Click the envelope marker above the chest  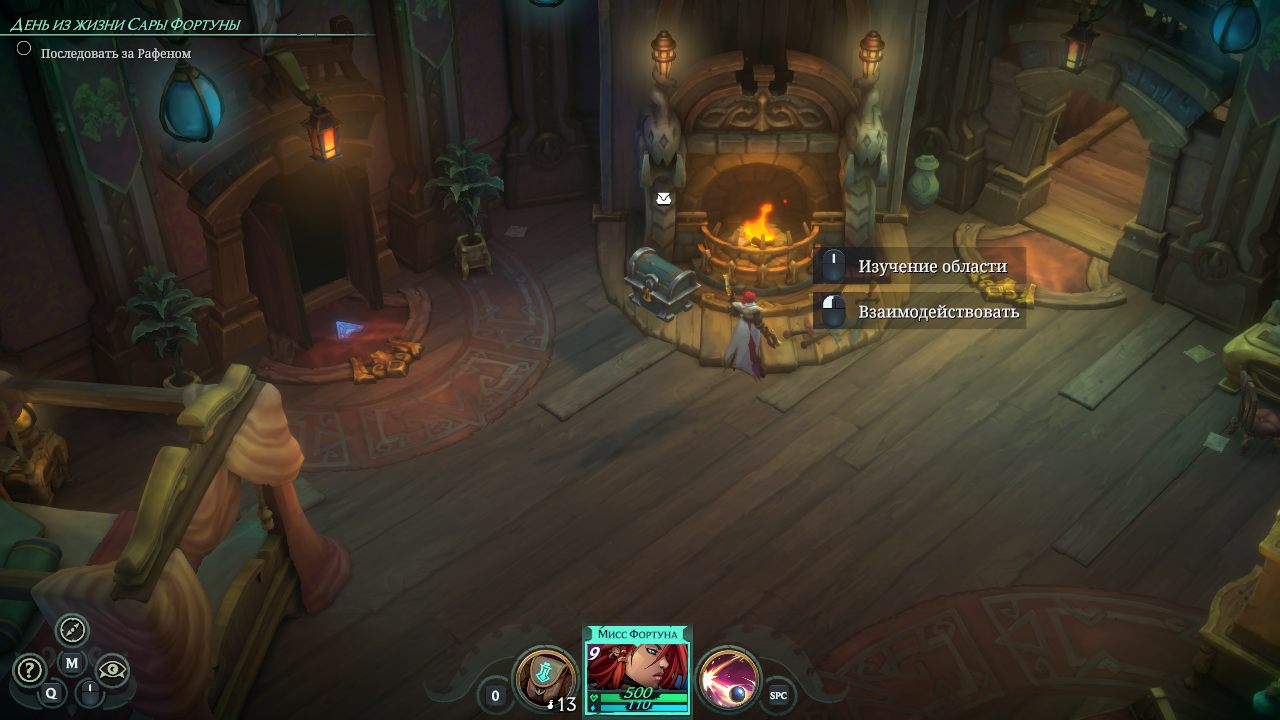(x=663, y=199)
